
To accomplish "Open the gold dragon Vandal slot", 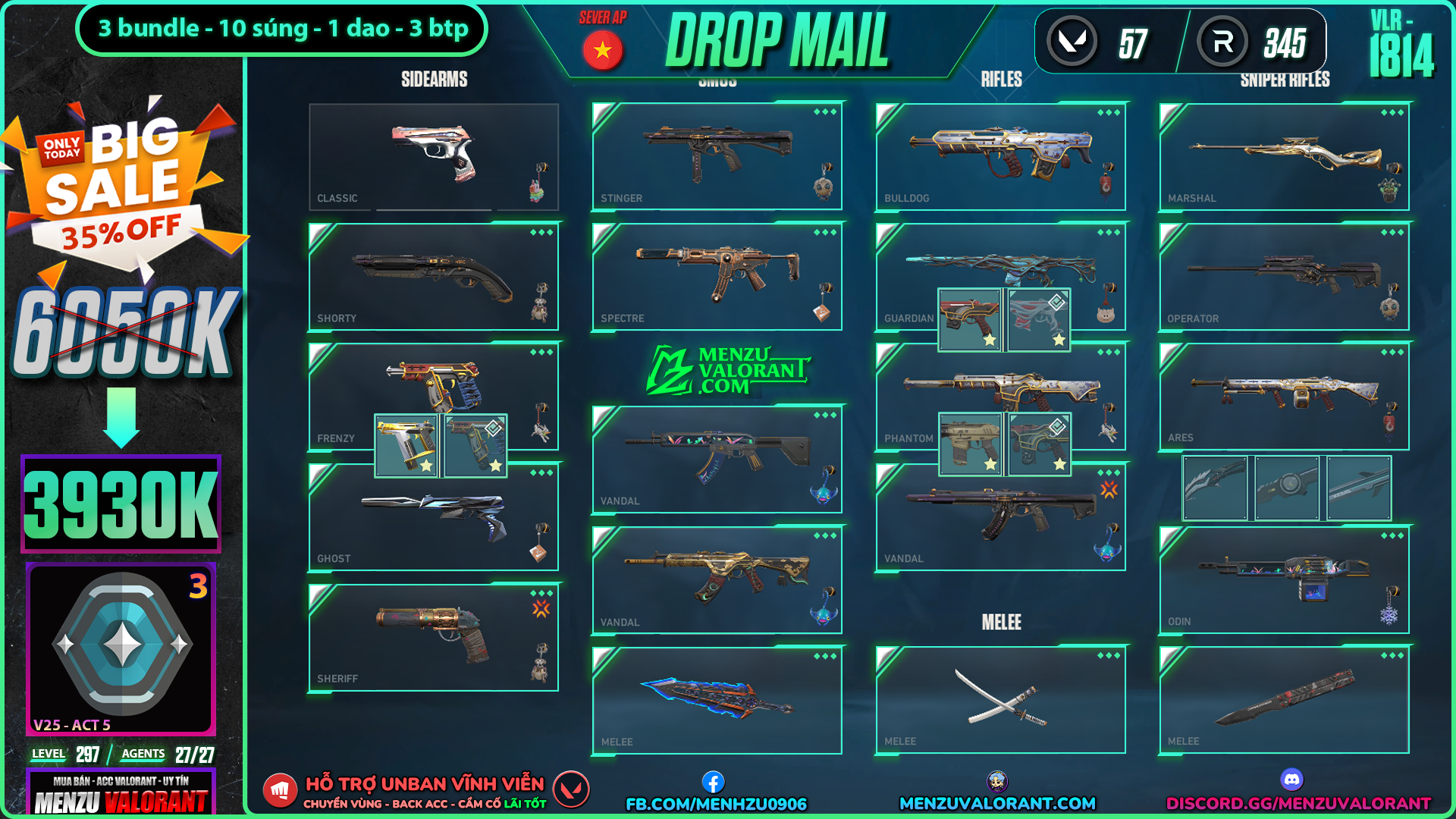I will tap(717, 580).
